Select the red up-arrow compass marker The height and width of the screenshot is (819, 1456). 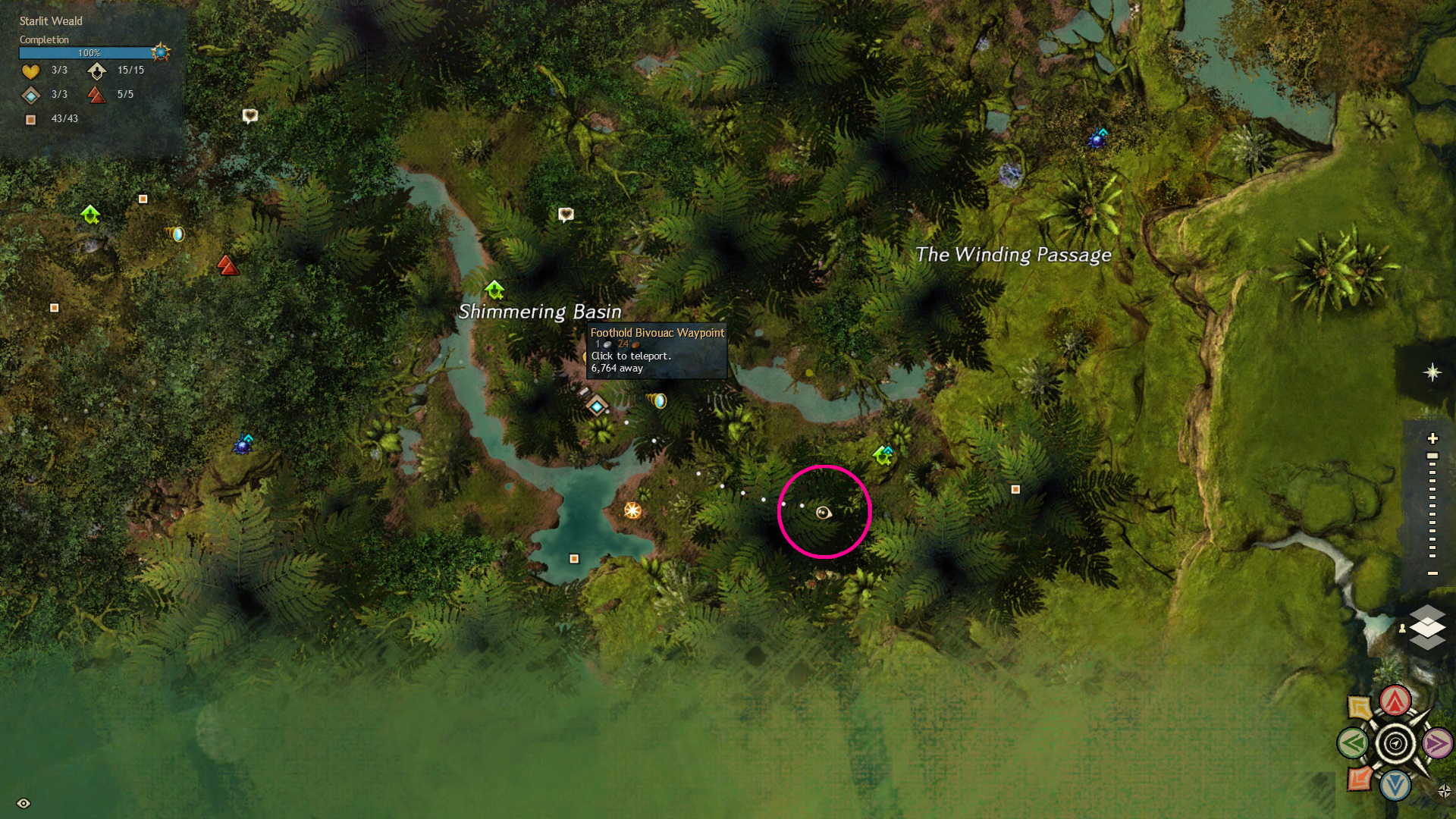pos(1395,701)
